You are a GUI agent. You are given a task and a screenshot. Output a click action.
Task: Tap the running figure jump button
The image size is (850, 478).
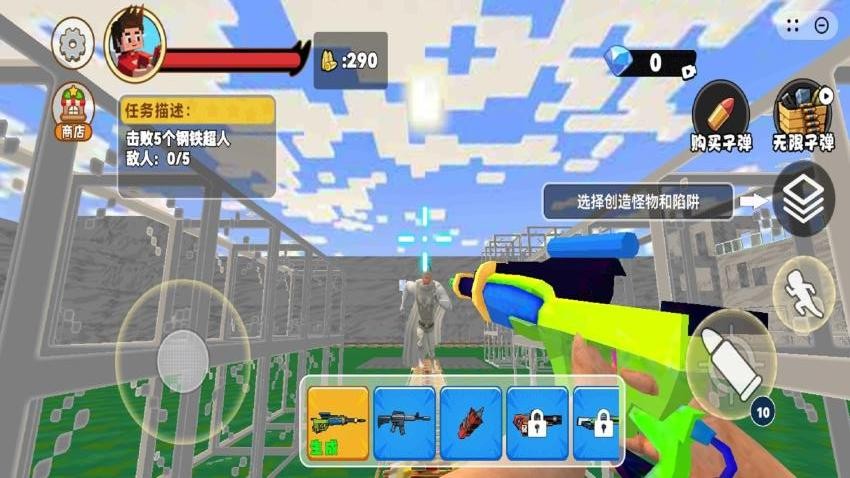pos(803,294)
